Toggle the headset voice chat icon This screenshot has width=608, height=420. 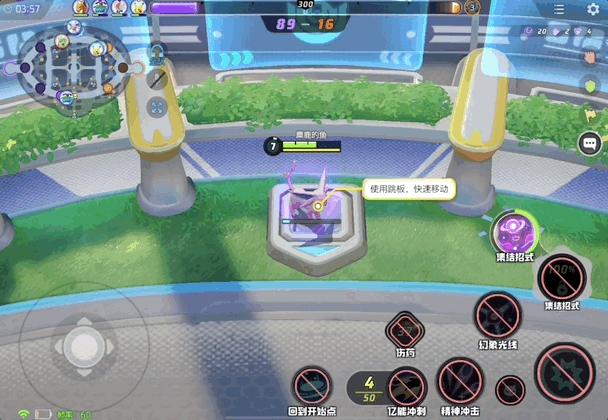157,53
